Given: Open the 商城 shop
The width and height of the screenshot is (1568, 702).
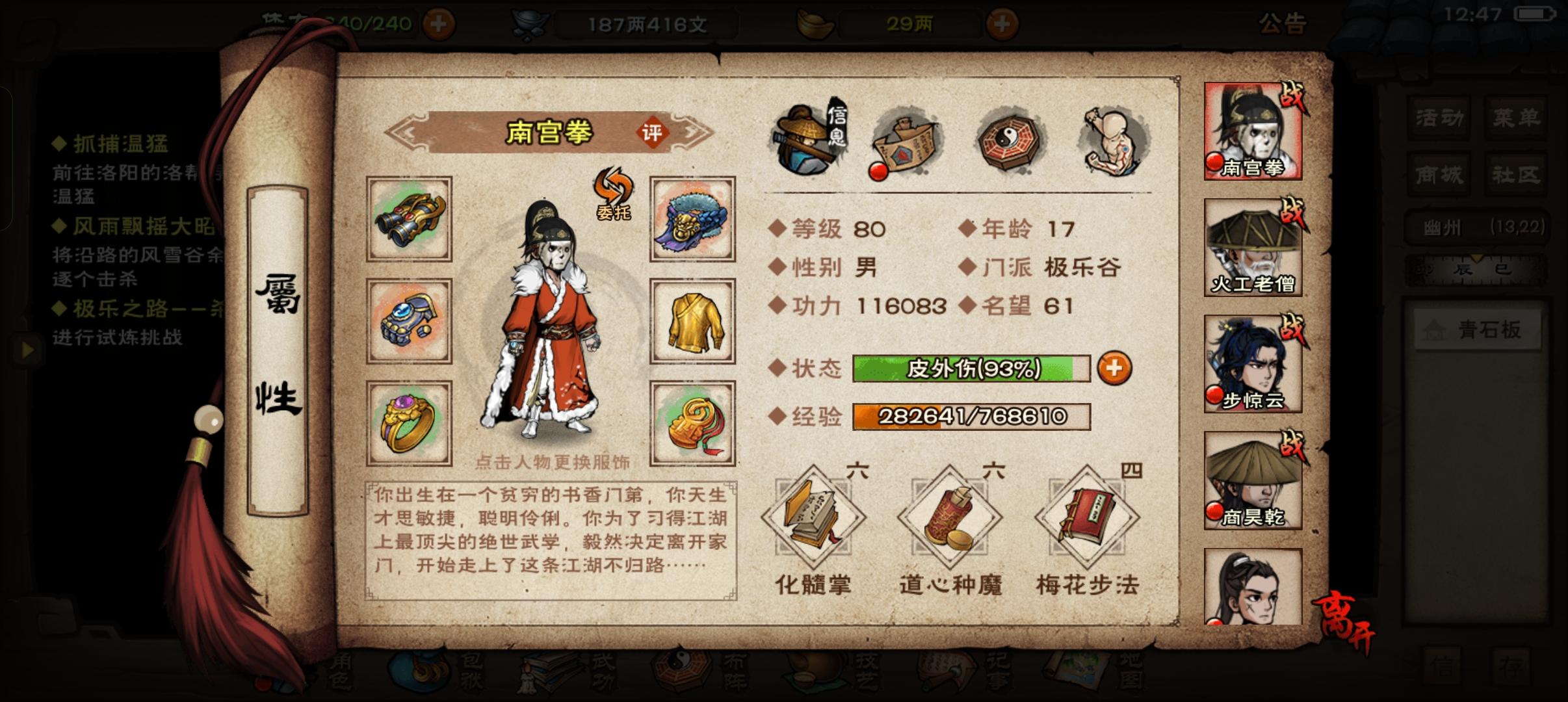Looking at the screenshot, I should (x=1439, y=174).
